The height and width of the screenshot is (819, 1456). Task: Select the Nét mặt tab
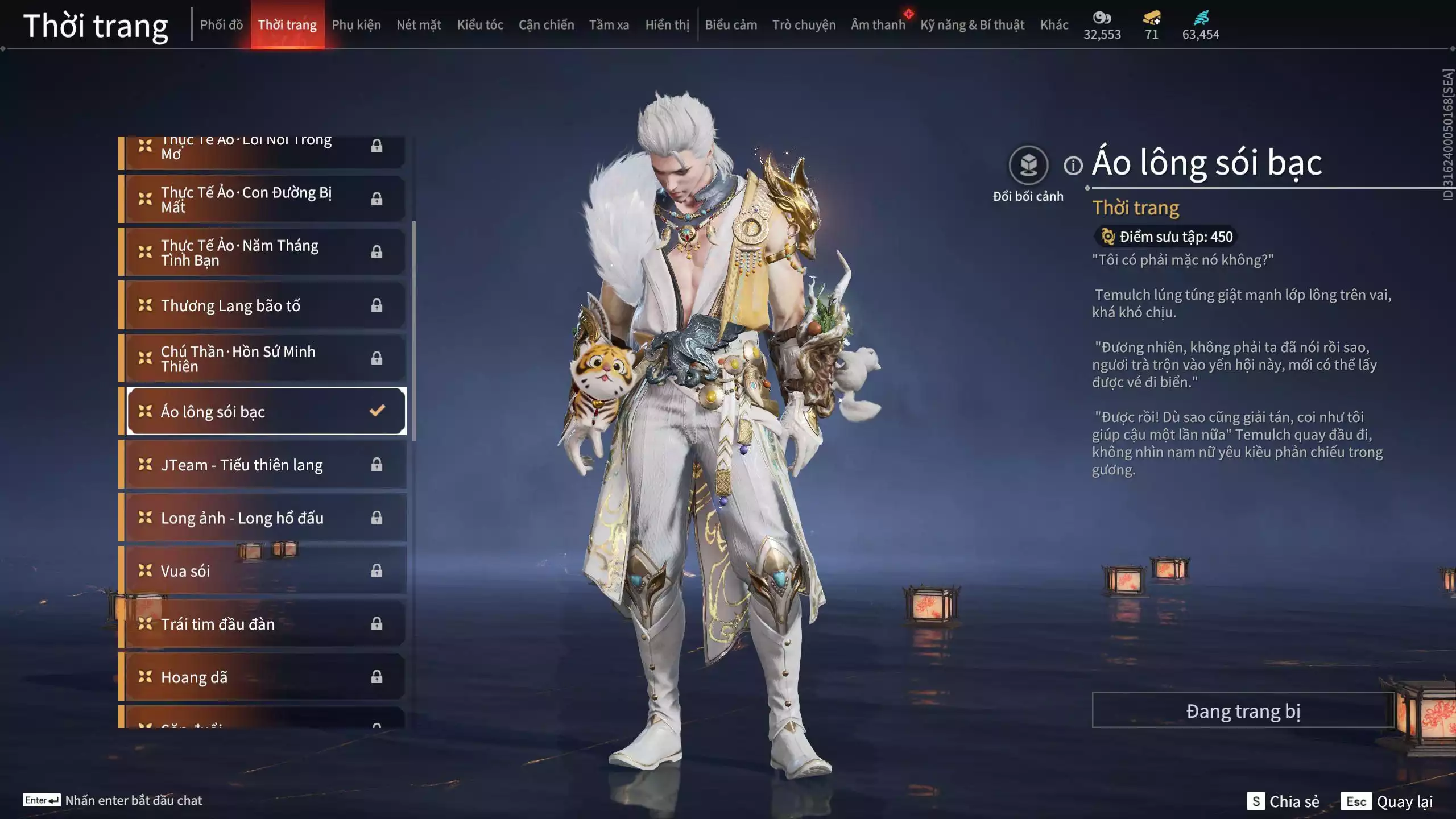click(419, 25)
